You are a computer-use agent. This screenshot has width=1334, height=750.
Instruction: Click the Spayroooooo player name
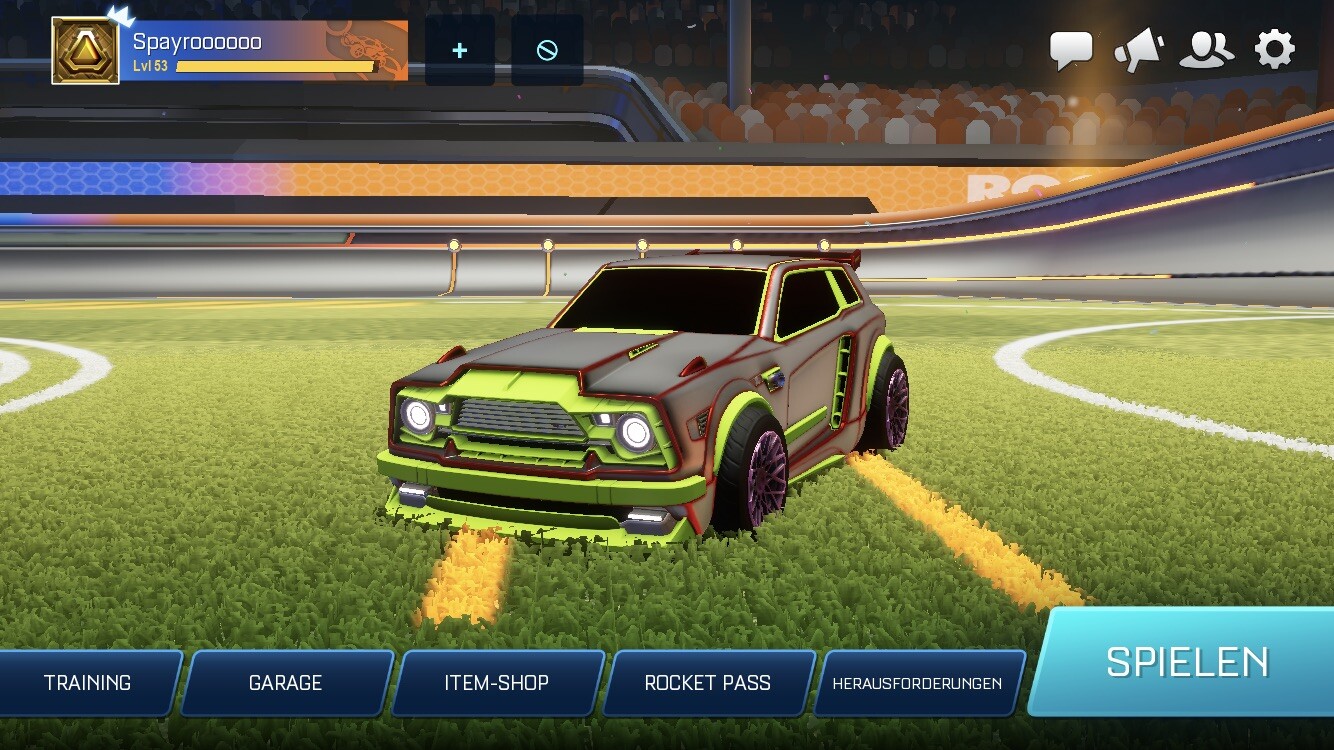pos(195,42)
